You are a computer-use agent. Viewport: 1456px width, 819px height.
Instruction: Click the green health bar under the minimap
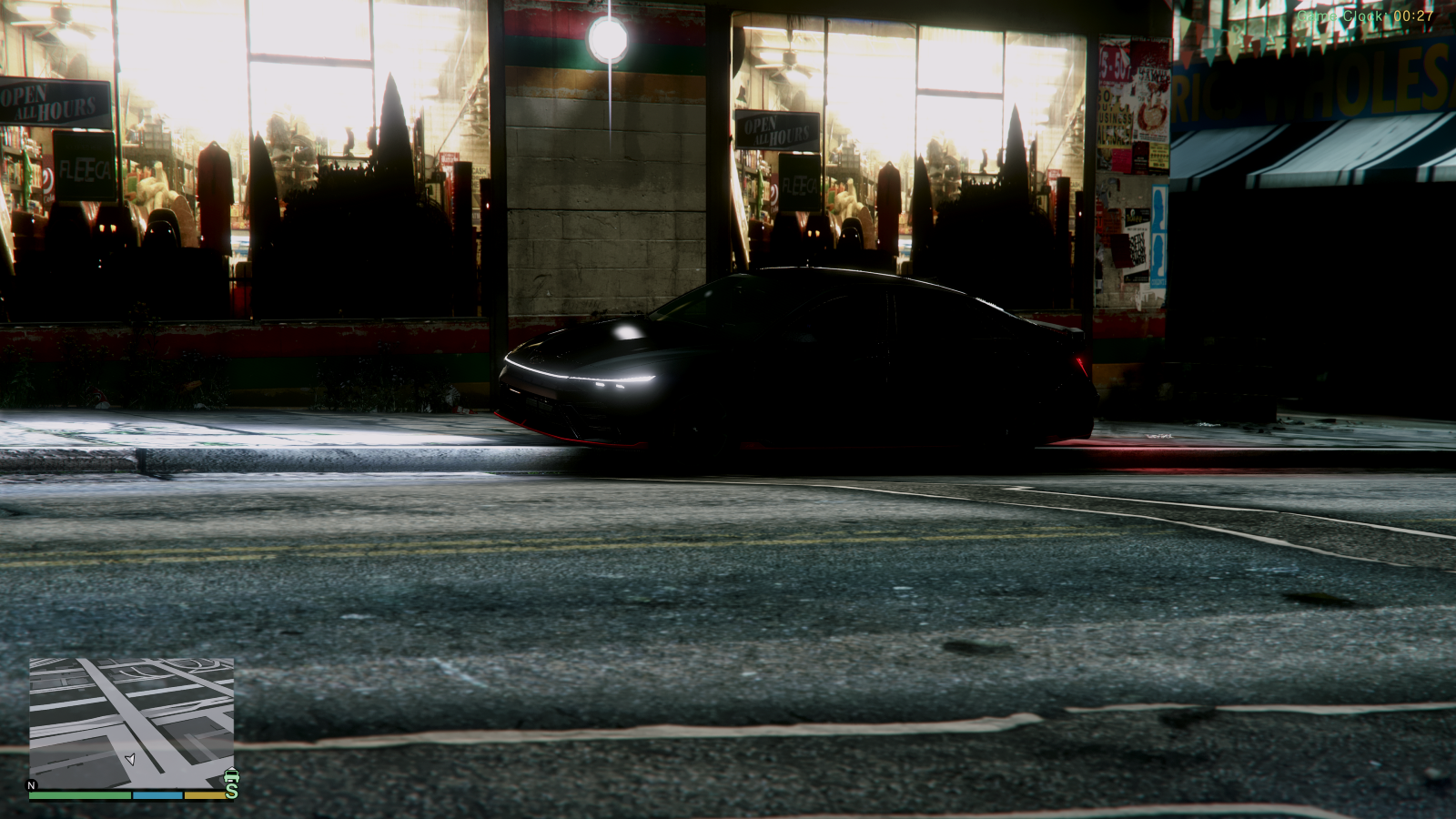tap(80, 795)
